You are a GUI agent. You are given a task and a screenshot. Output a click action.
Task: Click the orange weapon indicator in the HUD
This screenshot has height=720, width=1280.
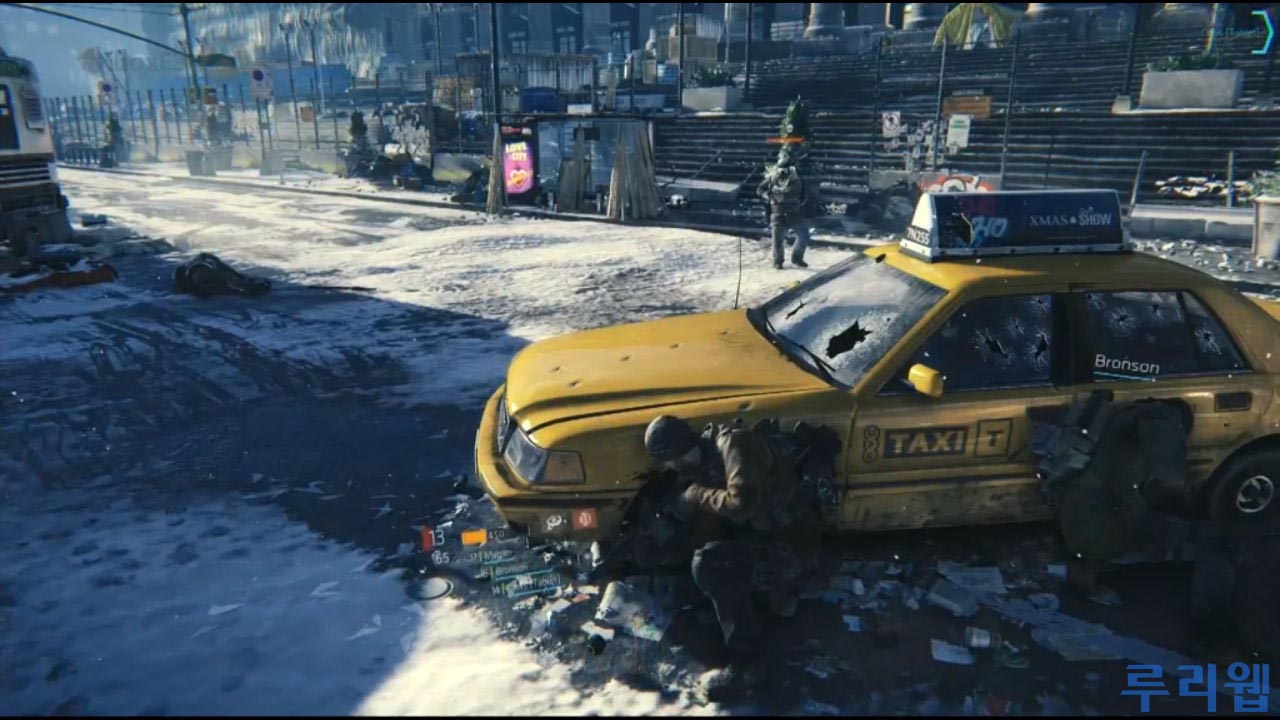click(473, 537)
